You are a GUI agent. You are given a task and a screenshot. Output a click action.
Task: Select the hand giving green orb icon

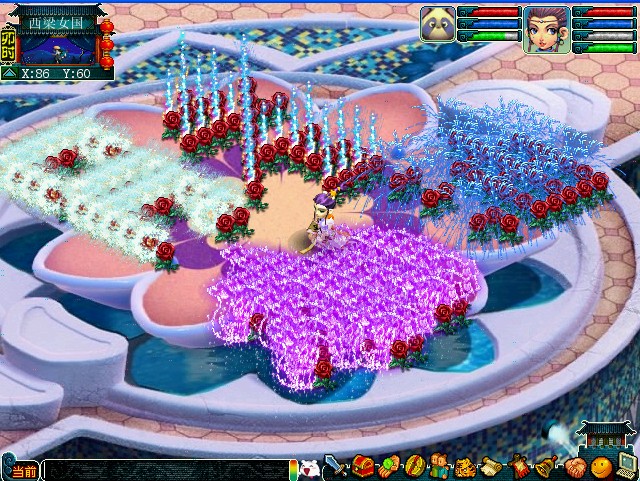pyautogui.click(x=389, y=467)
